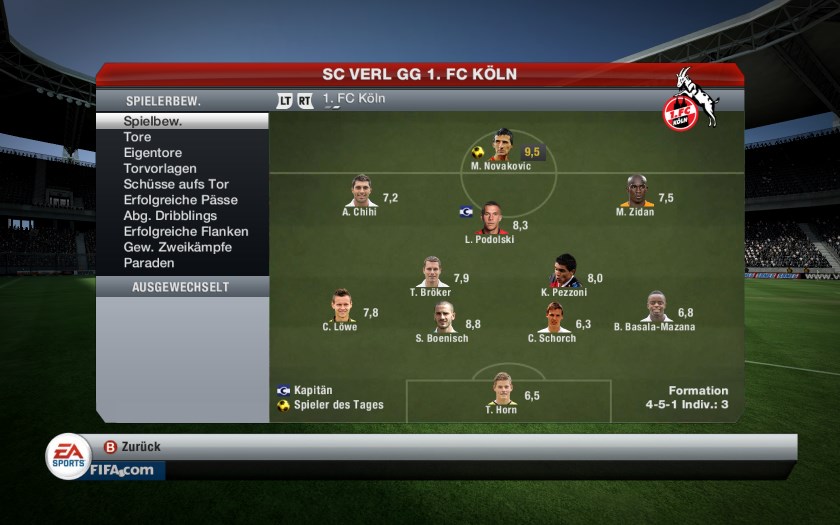Select Schüsse aufs Tor
Image resolution: width=840 pixels, height=525 pixels.
(x=176, y=184)
